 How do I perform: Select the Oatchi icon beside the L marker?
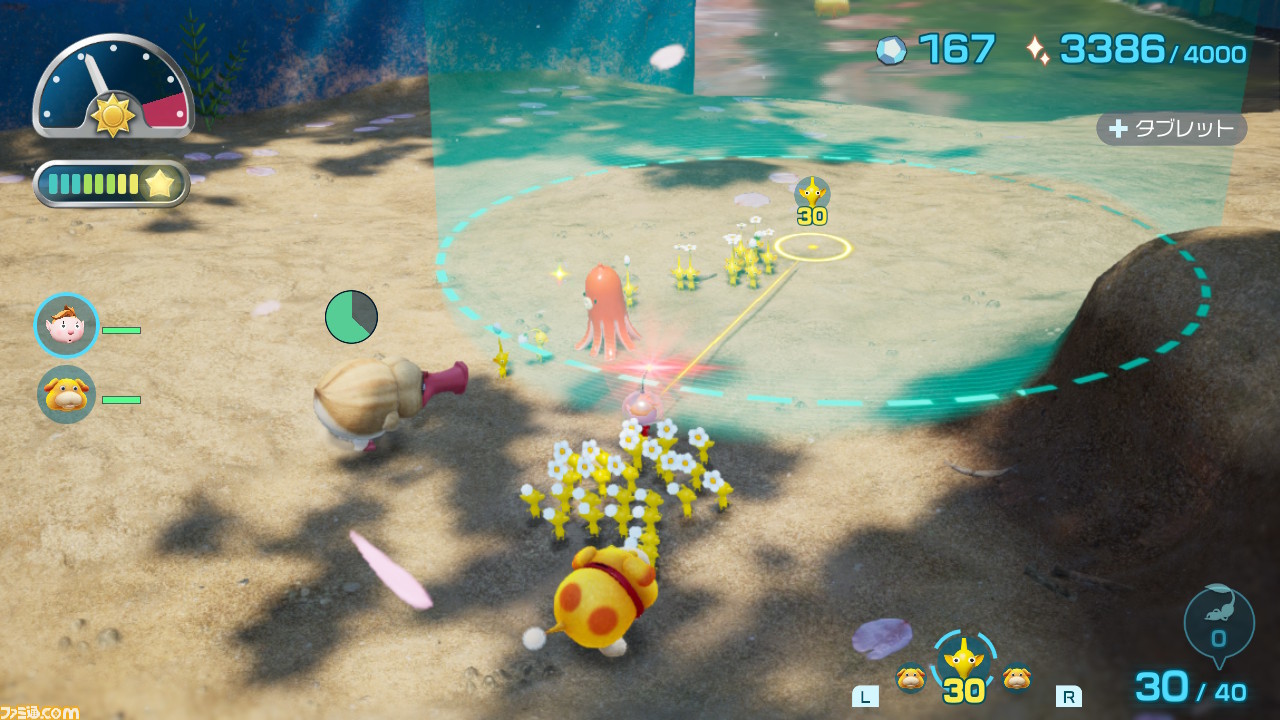910,678
